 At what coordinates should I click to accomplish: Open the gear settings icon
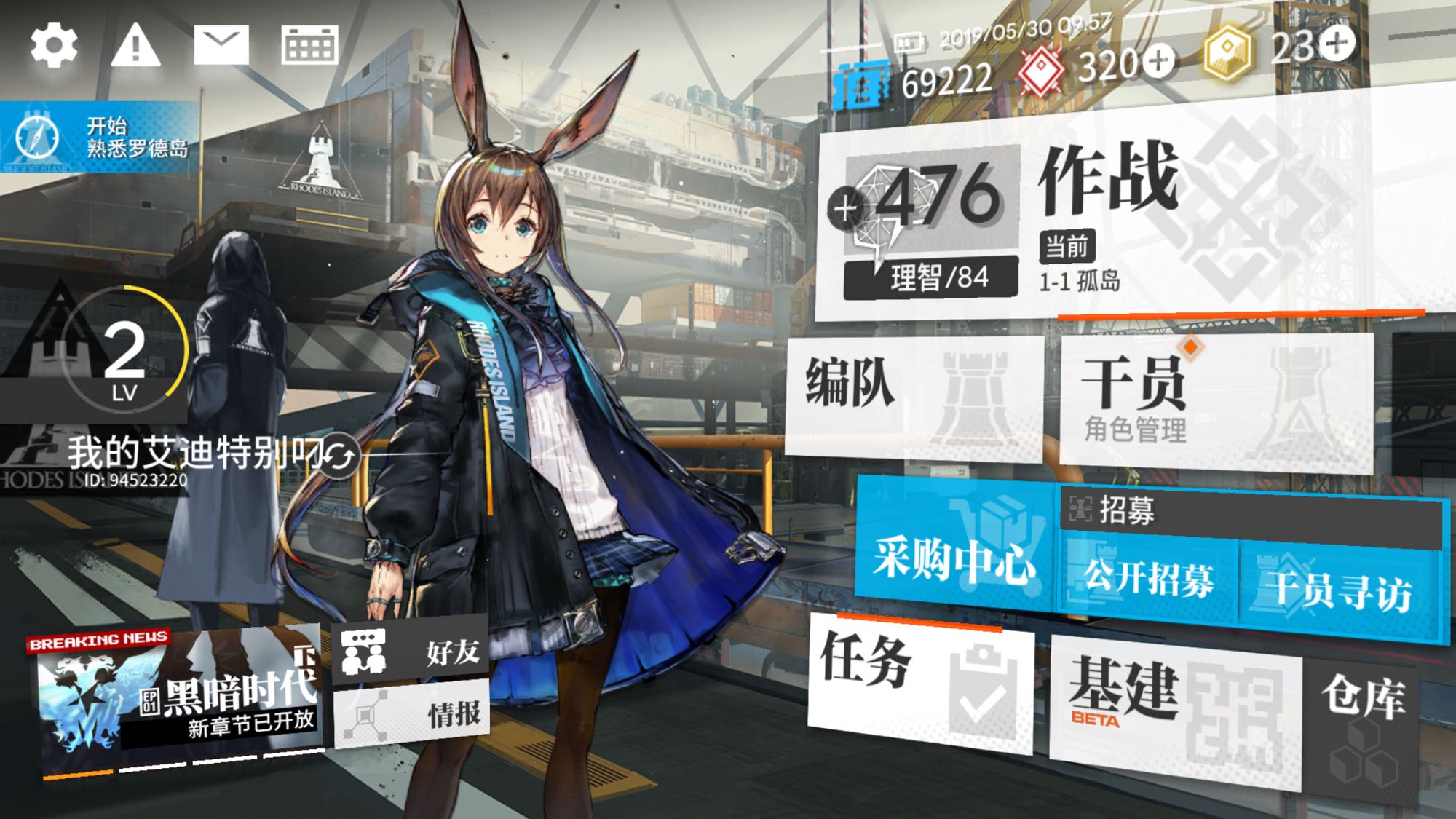click(x=53, y=45)
